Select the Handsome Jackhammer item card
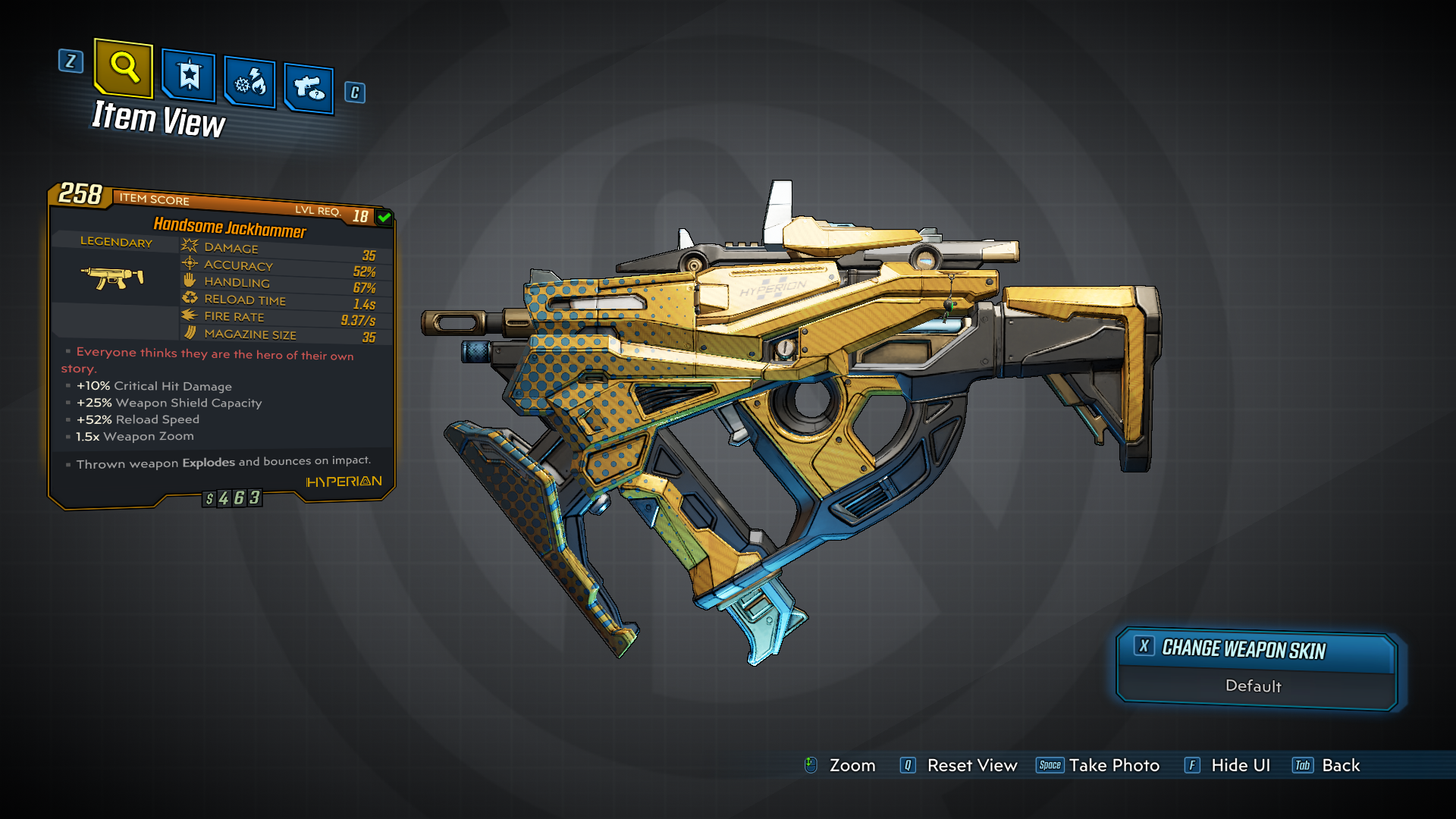The image size is (1456, 819). (221, 346)
